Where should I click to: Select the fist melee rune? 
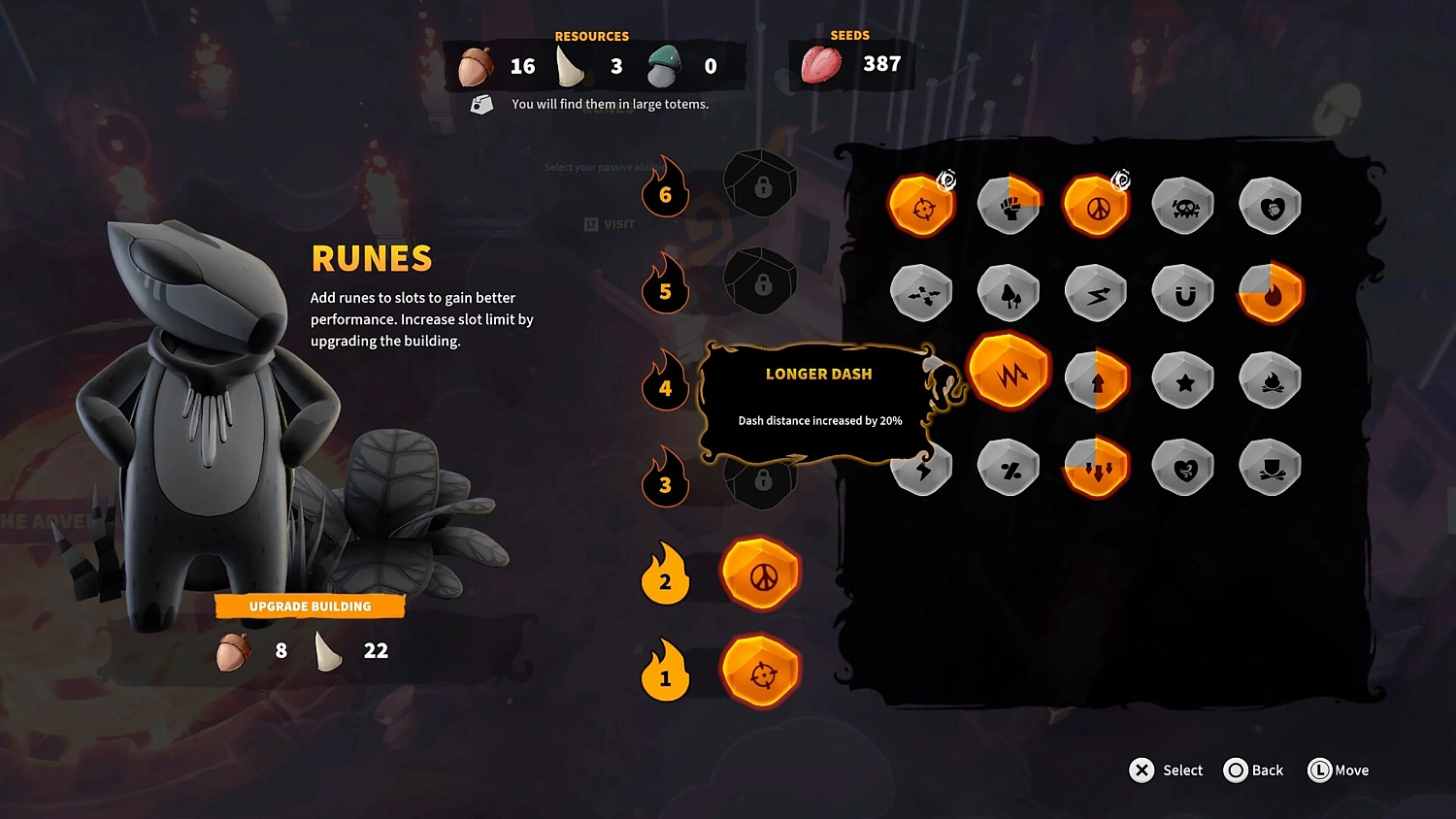[1009, 204]
